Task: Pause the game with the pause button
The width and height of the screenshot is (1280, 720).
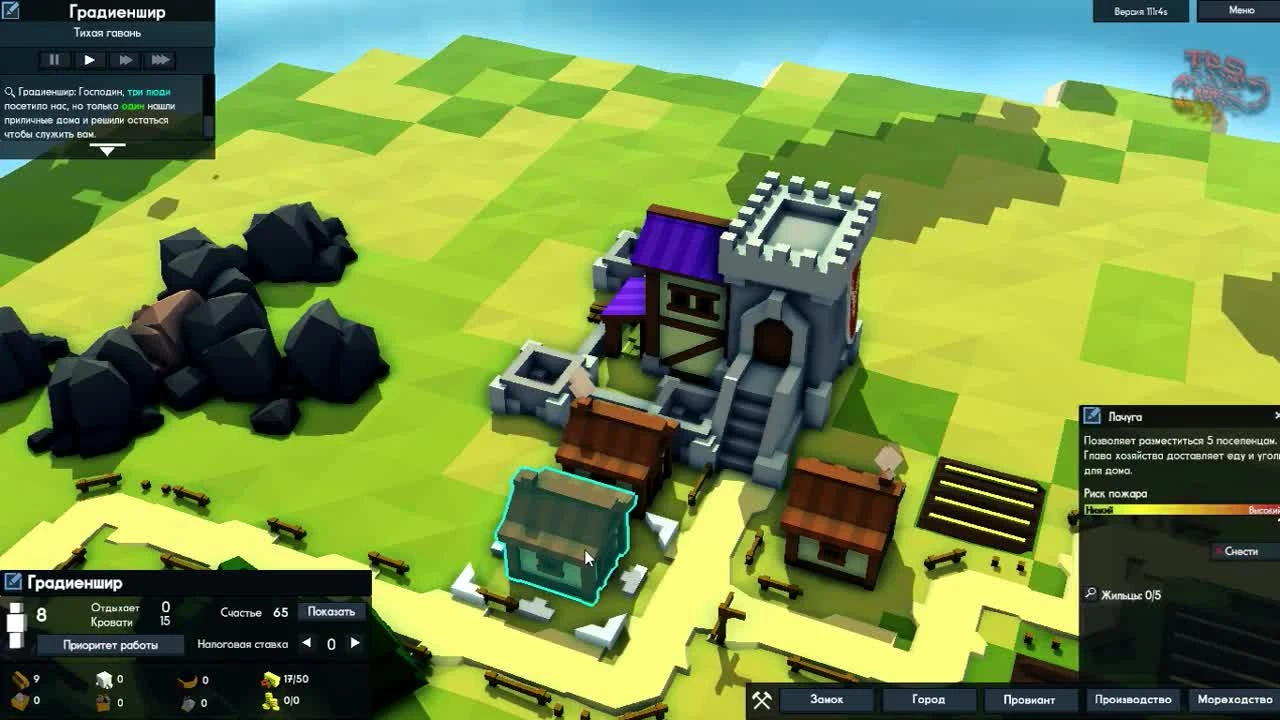Action: pos(54,60)
